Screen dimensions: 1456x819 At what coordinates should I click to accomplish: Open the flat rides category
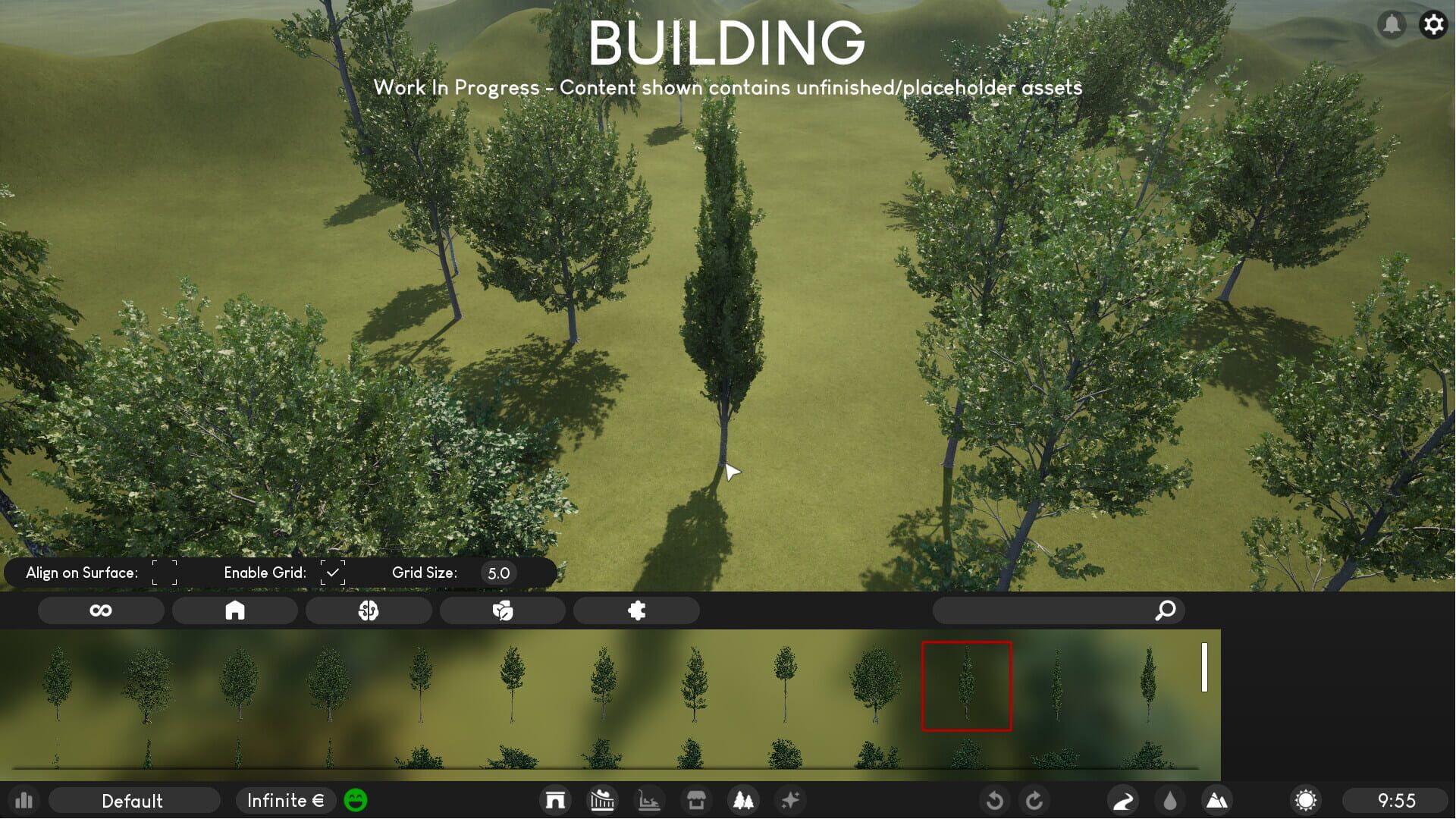coord(649,800)
